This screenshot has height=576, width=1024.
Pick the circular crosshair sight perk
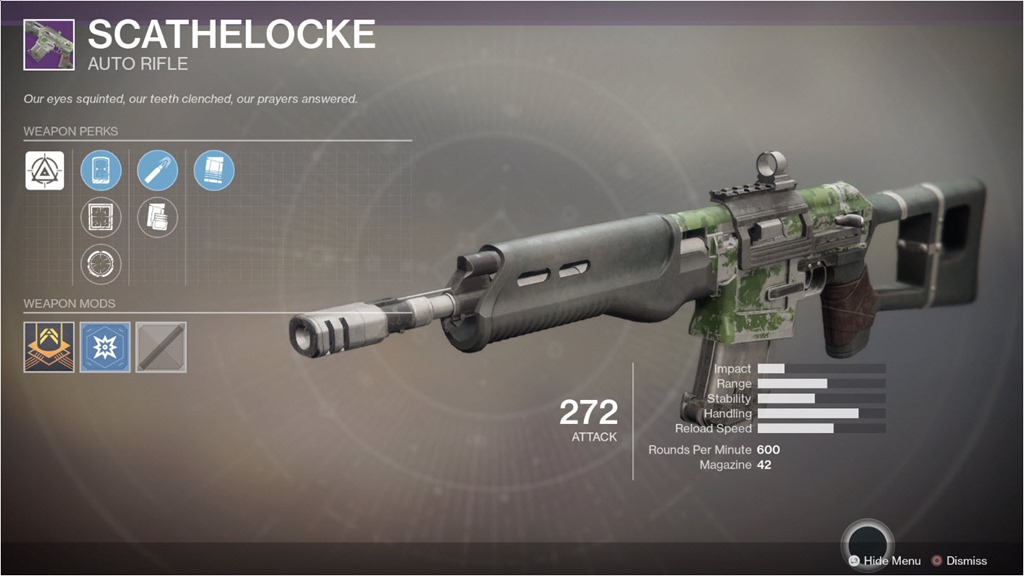pyautogui.click(x=101, y=264)
